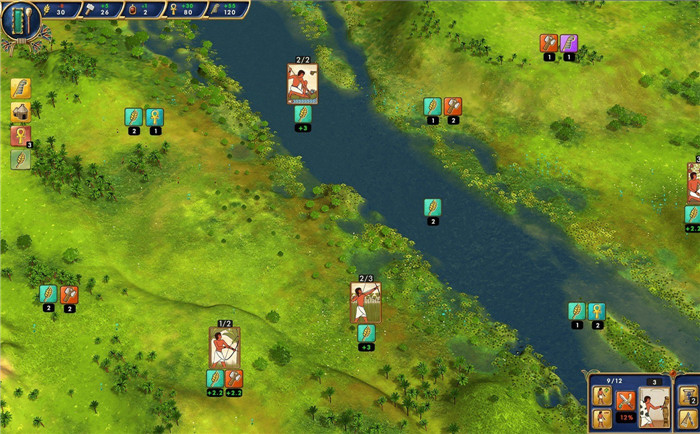Select the hunter unit card marked 2/3
This screenshot has height=434, width=700.
coord(365,303)
